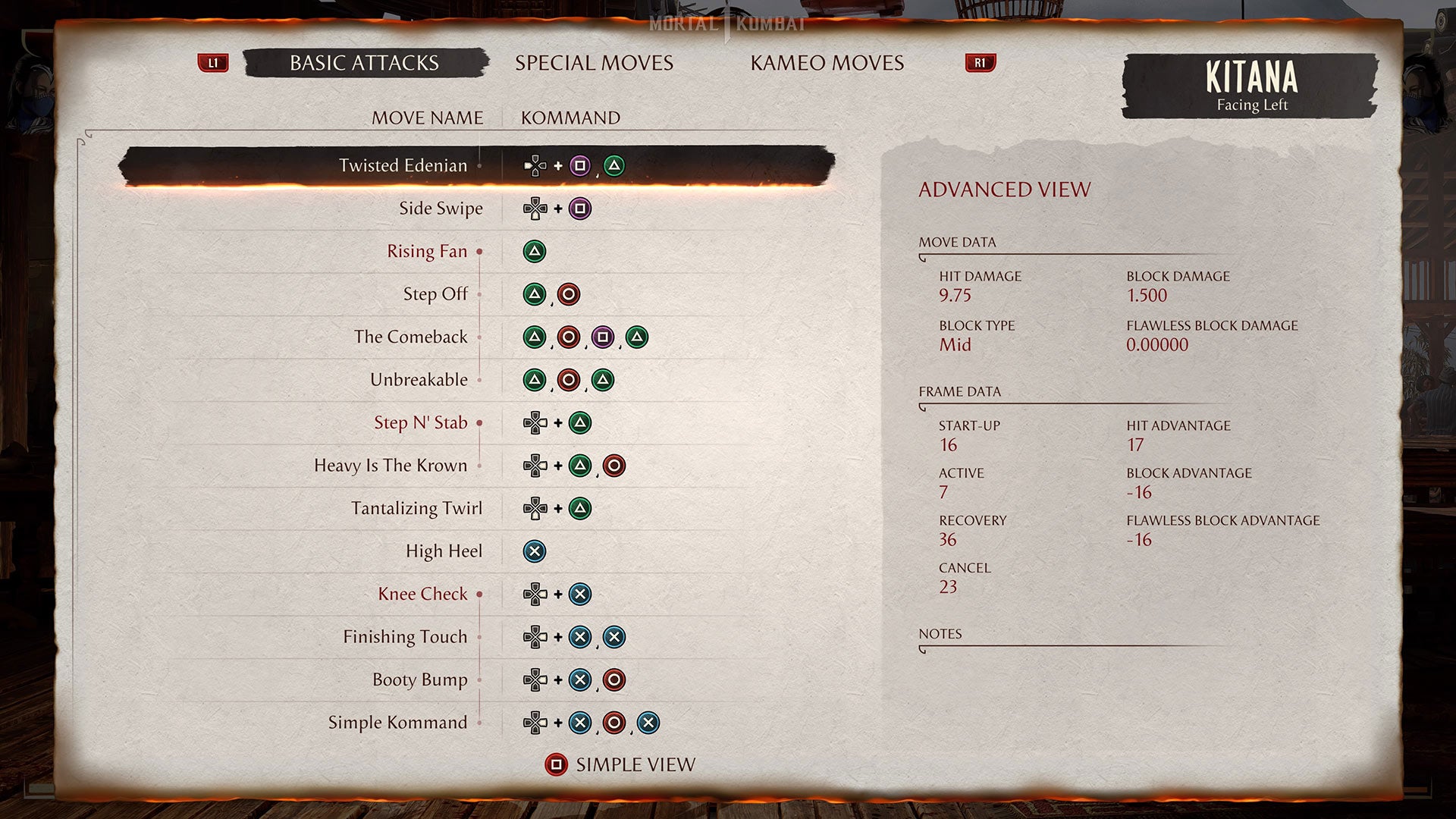Switch to the Special Moves tab
Screen dimensions: 1456x819
(x=595, y=63)
